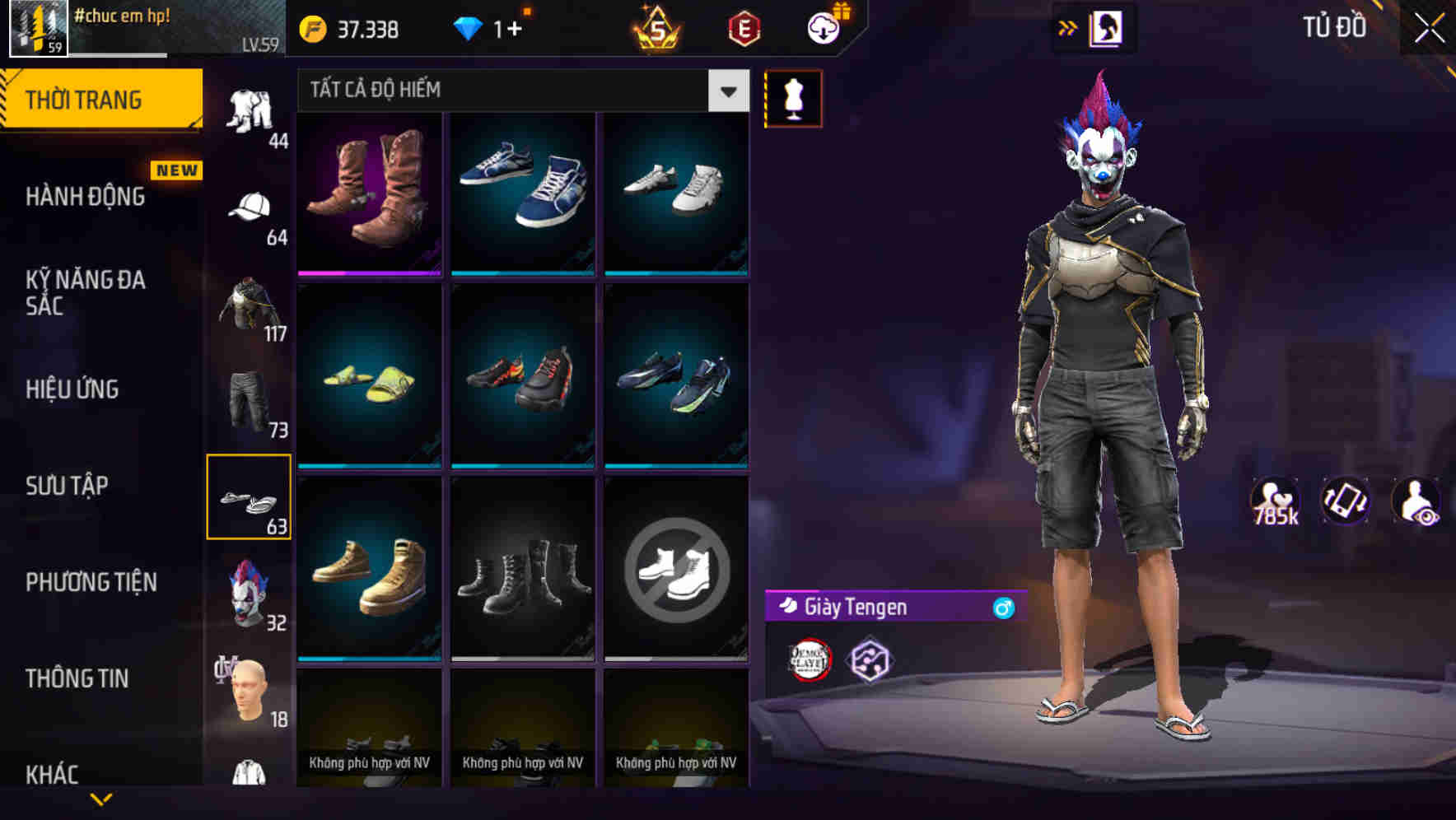1456x820 pixels.
Task: Expand the panel with the double-arrow chevron
Action: click(x=1066, y=27)
